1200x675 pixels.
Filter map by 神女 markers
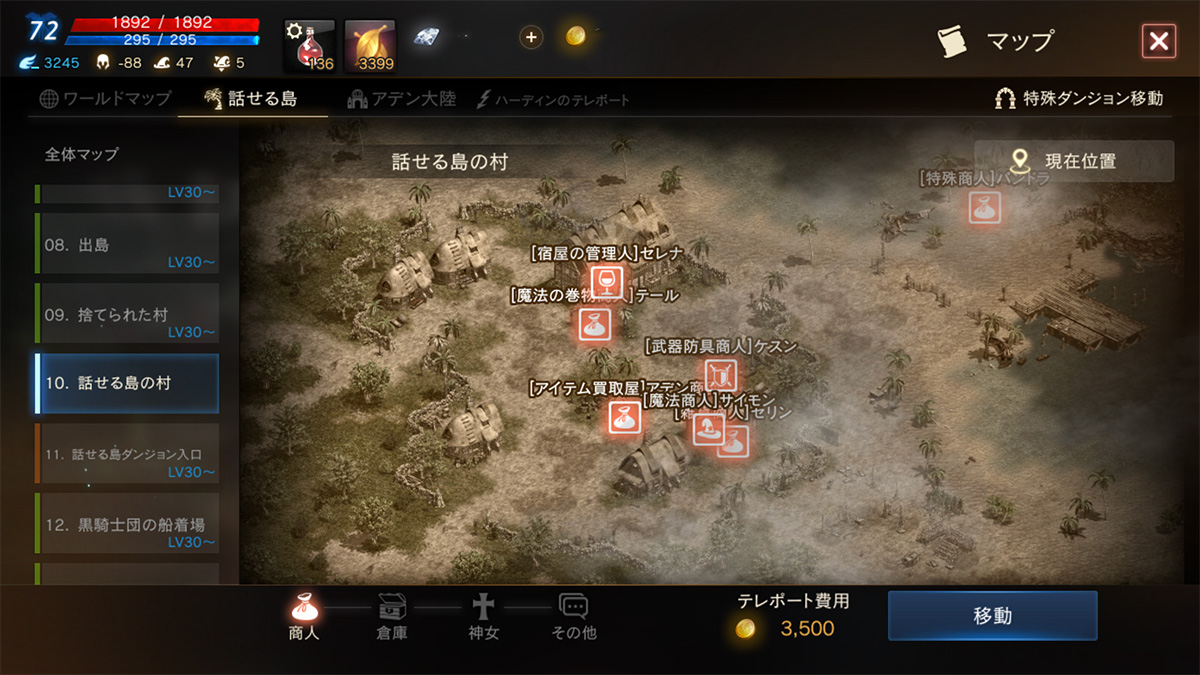coord(483,616)
